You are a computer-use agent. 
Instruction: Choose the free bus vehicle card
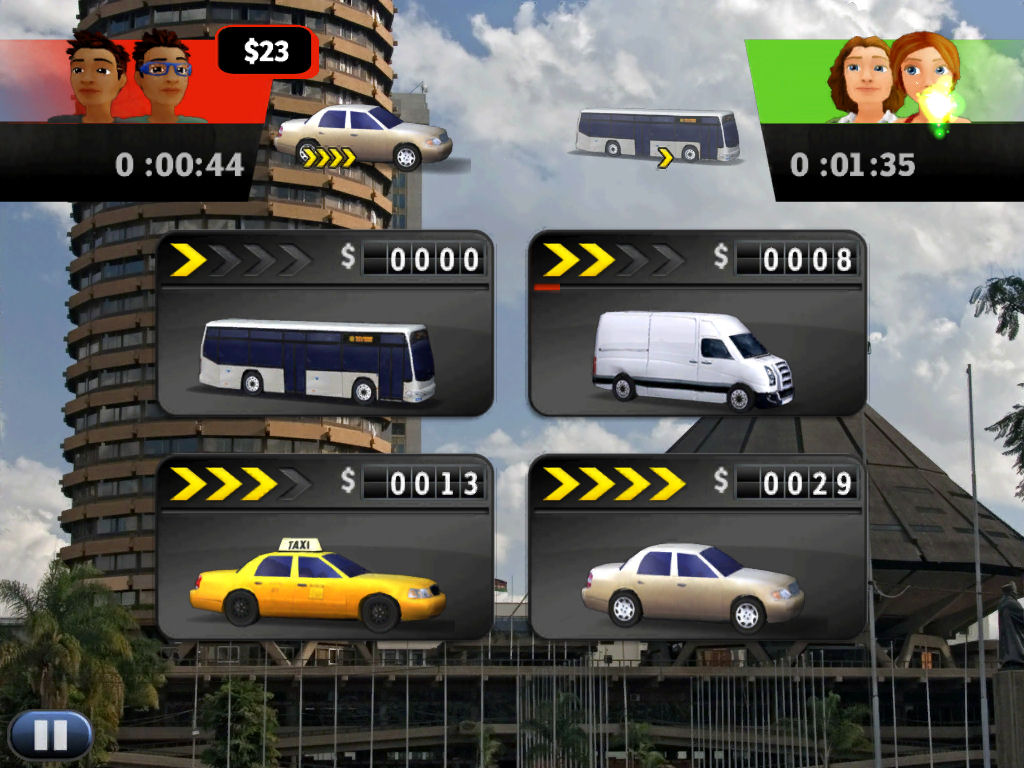tap(325, 325)
